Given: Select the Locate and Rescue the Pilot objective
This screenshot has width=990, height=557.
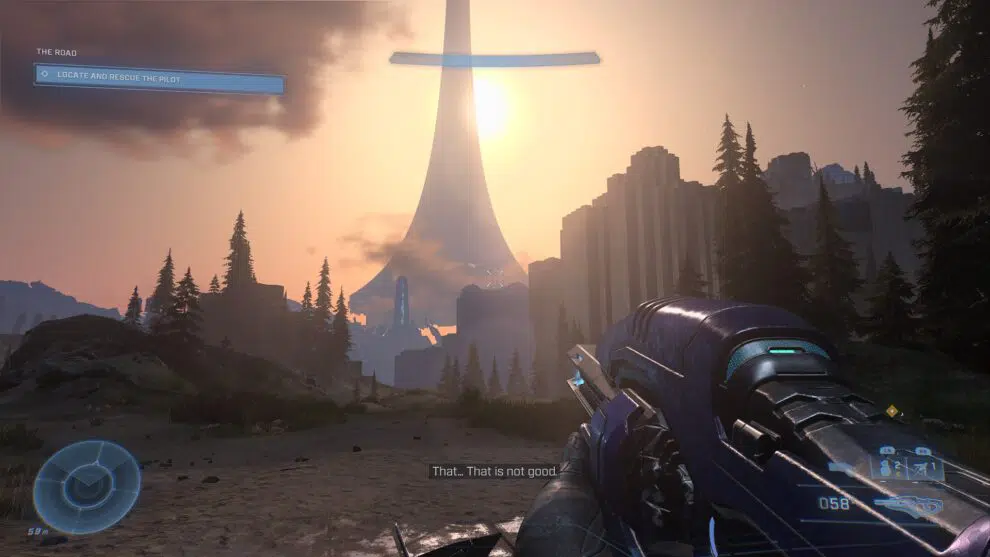Looking at the screenshot, I should coord(159,77).
